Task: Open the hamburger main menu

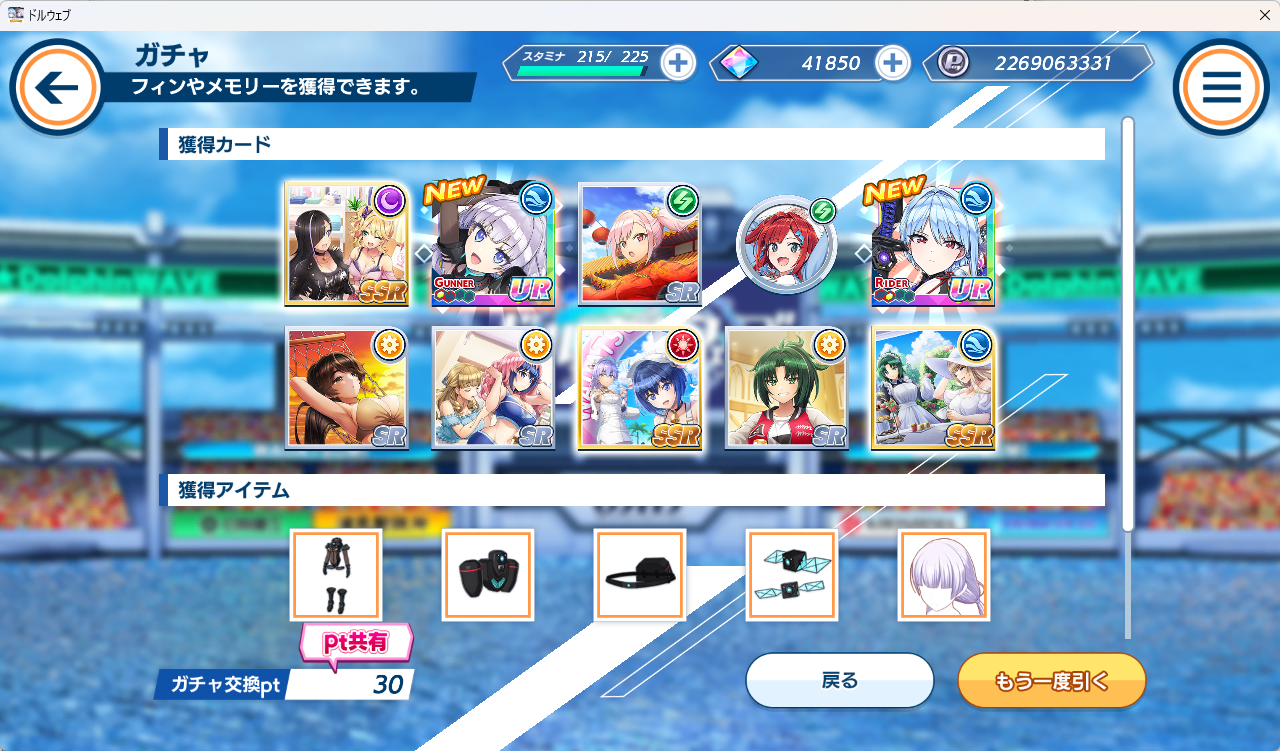Action: point(1220,88)
